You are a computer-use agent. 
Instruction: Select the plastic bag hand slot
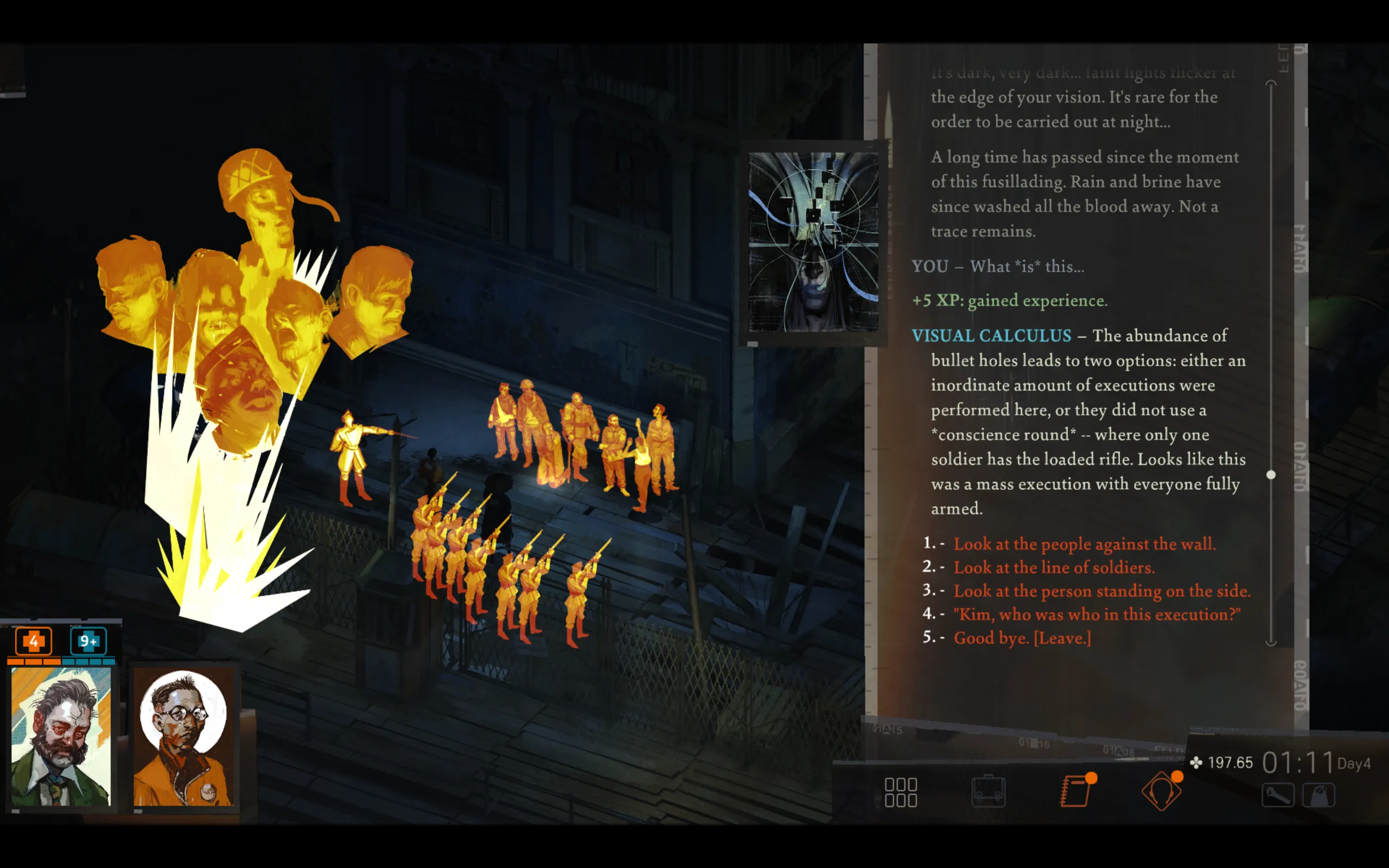coord(1318,796)
